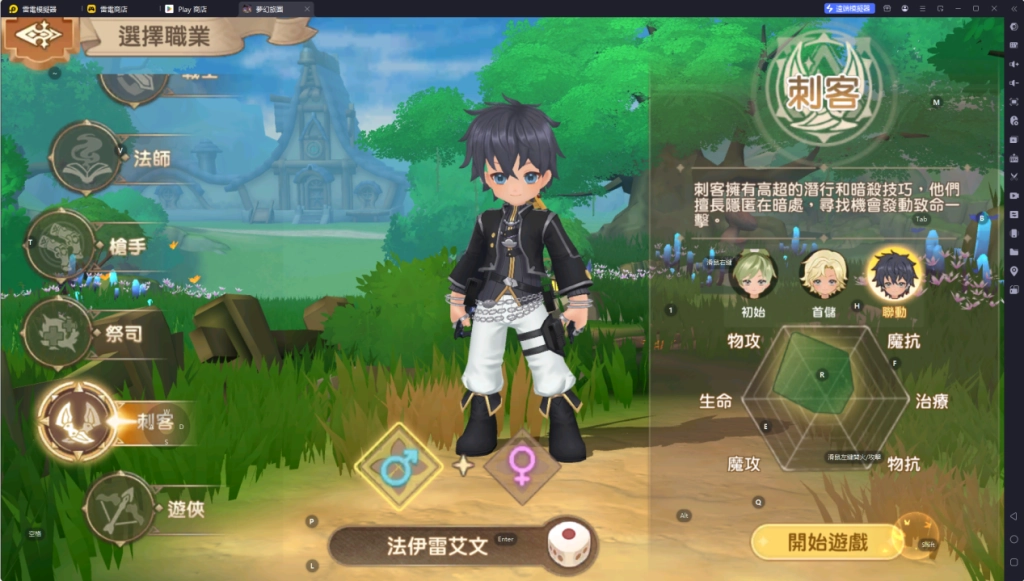This screenshot has height=581, width=1024.
Task: Go back using the top-left emblem button
Action: 39,36
